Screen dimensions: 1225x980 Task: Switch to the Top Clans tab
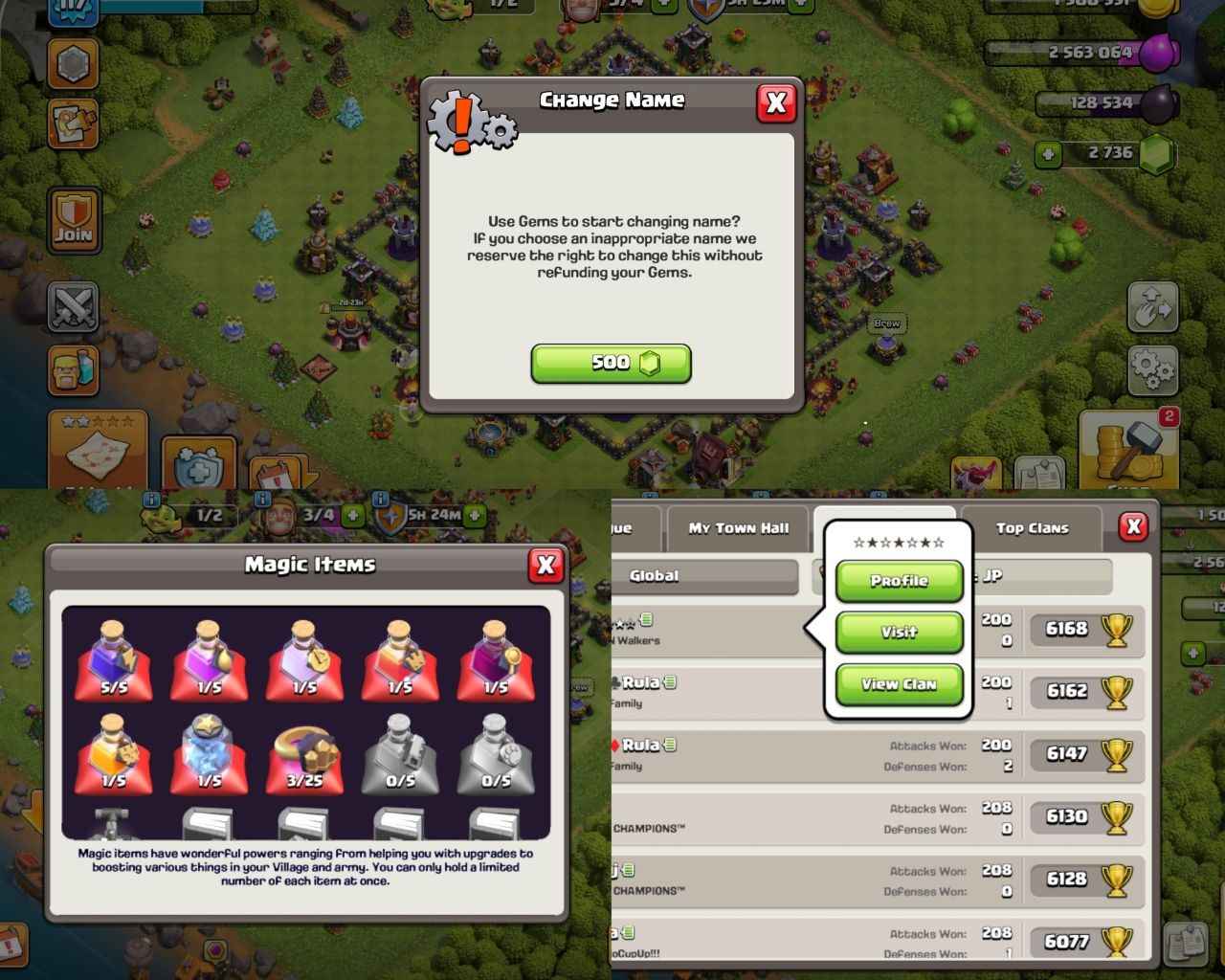pyautogui.click(x=1034, y=527)
